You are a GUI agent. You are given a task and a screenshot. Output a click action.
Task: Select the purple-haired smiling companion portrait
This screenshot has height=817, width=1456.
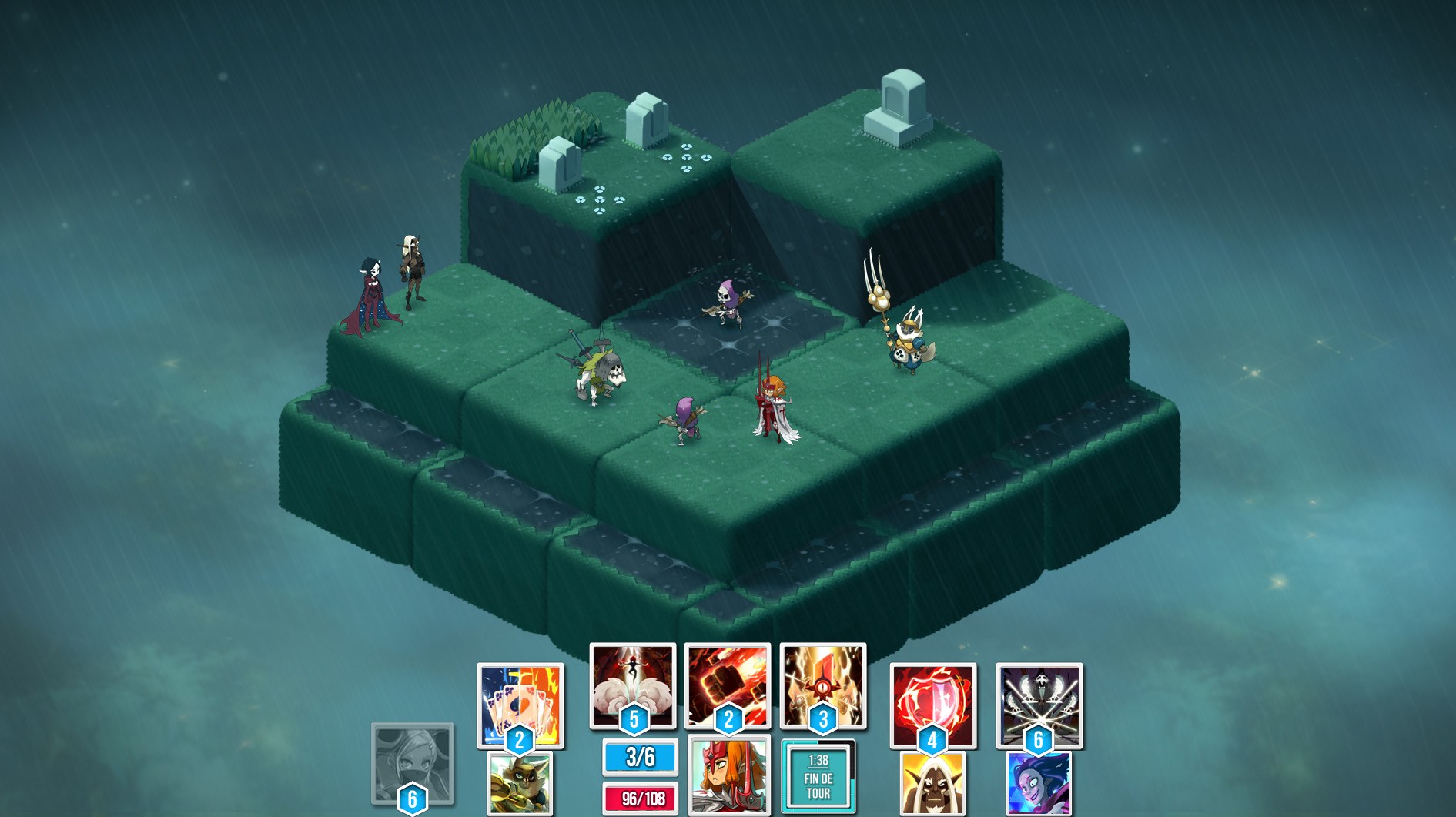(x=1039, y=785)
